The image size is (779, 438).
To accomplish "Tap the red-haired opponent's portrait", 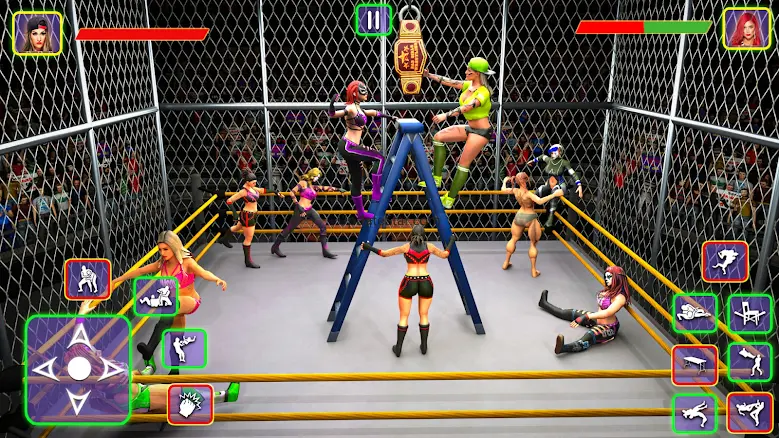I will click(746, 29).
